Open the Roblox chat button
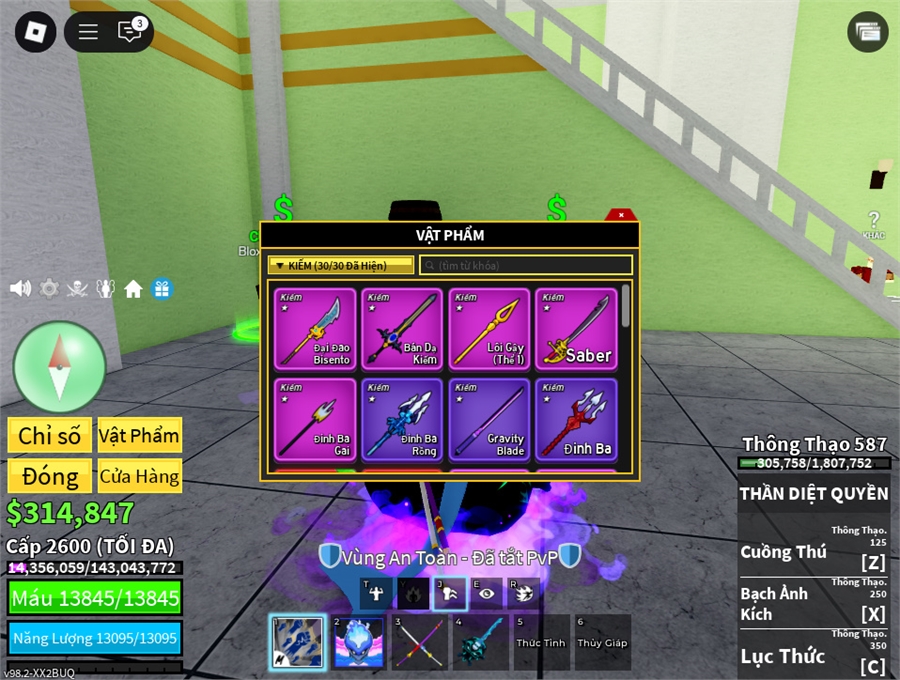Screen dimensions: 900x680 click(130, 32)
